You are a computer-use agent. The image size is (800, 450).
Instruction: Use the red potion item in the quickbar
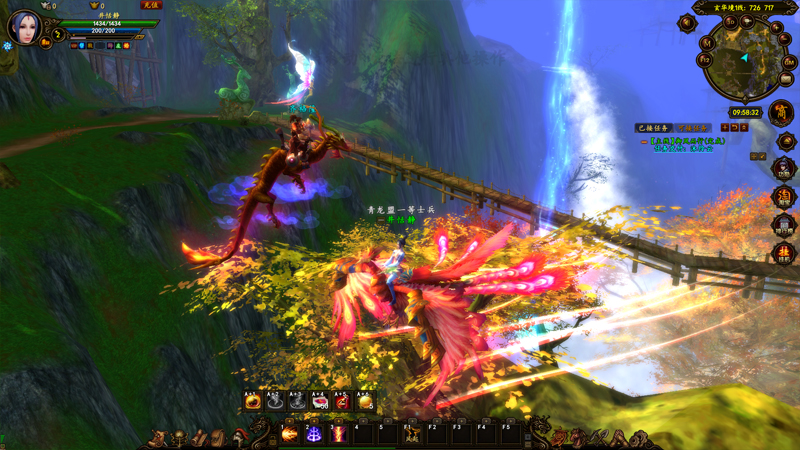click(342, 401)
